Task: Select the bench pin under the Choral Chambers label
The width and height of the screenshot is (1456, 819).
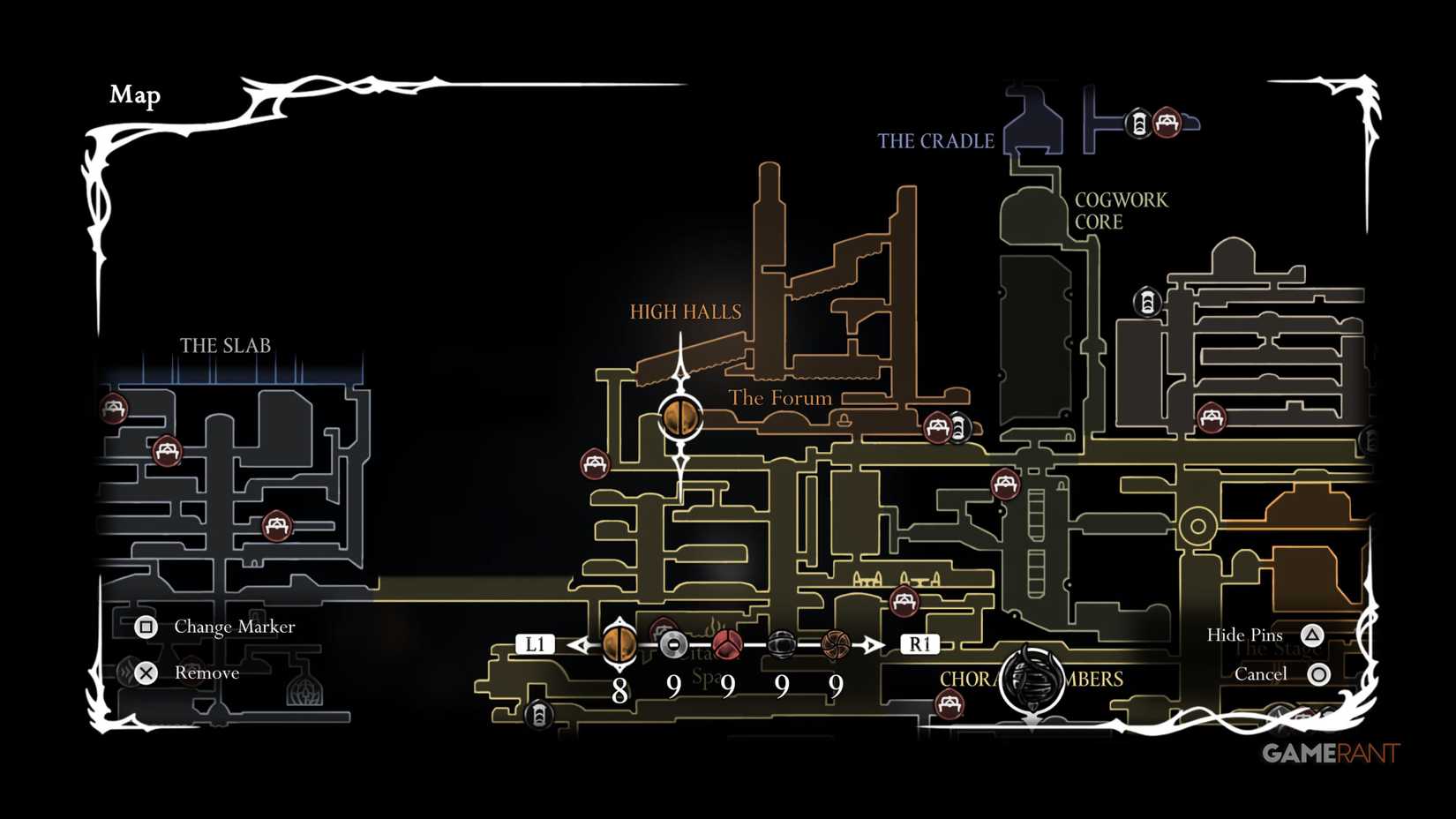Action: pyautogui.click(x=949, y=703)
